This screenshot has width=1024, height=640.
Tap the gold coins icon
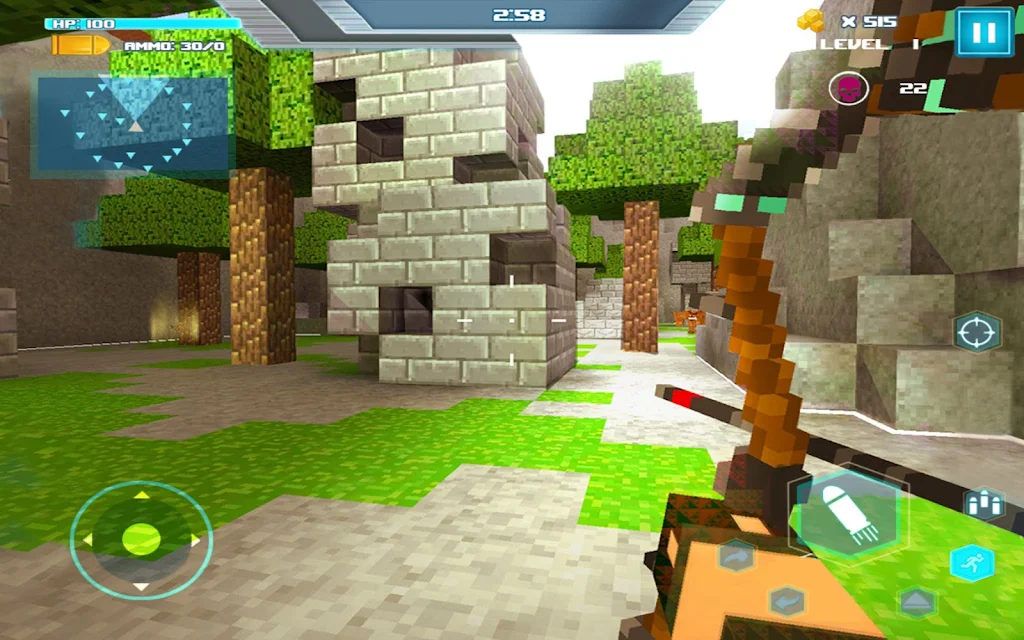coord(810,20)
